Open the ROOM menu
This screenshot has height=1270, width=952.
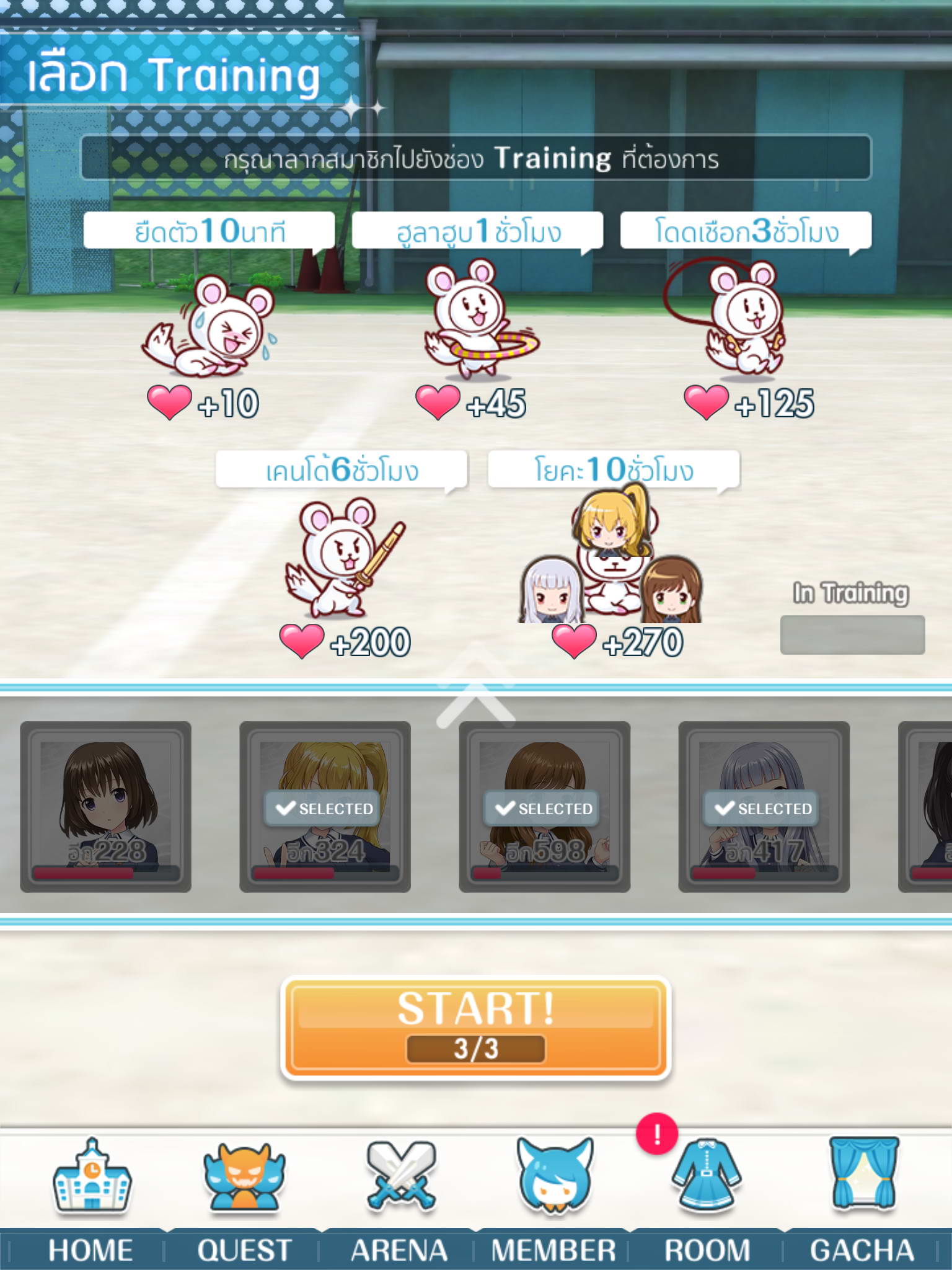pyautogui.click(x=707, y=1200)
